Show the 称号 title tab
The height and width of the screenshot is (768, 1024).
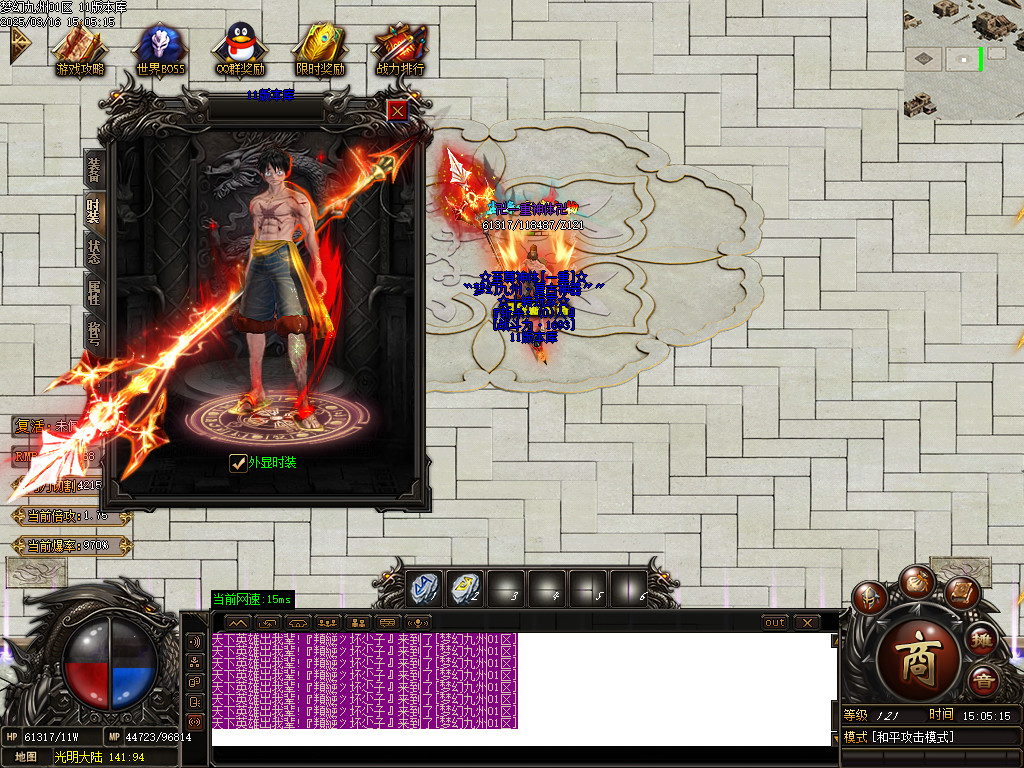[x=94, y=331]
